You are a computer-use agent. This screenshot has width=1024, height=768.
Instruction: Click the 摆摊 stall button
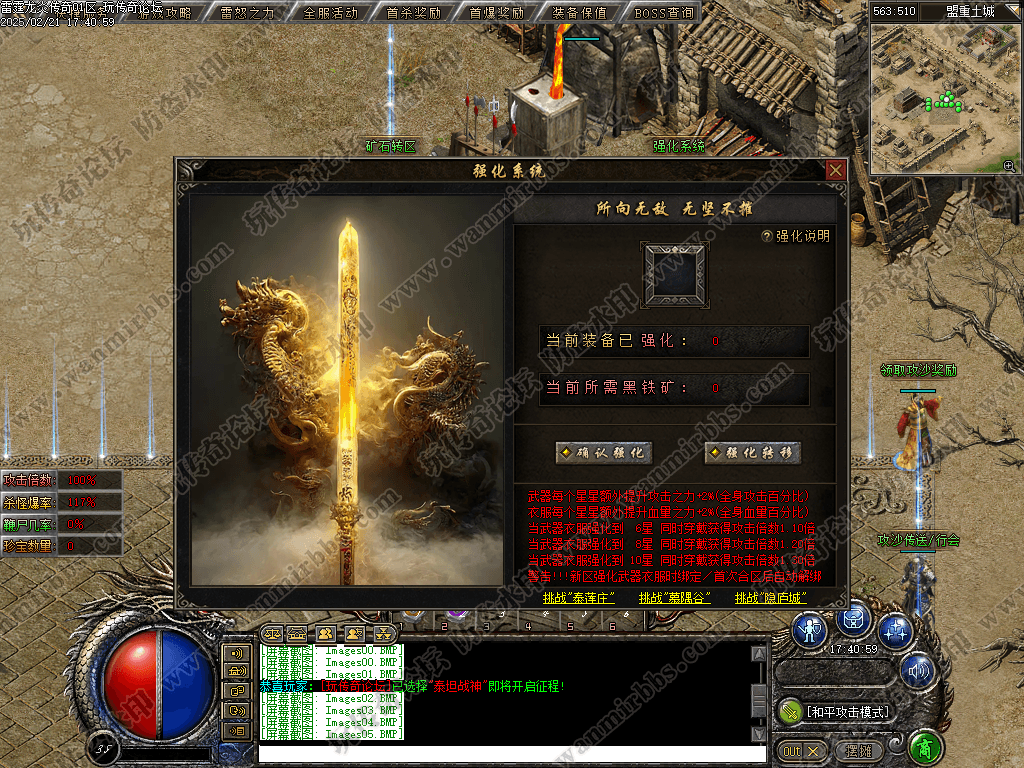pos(858,750)
